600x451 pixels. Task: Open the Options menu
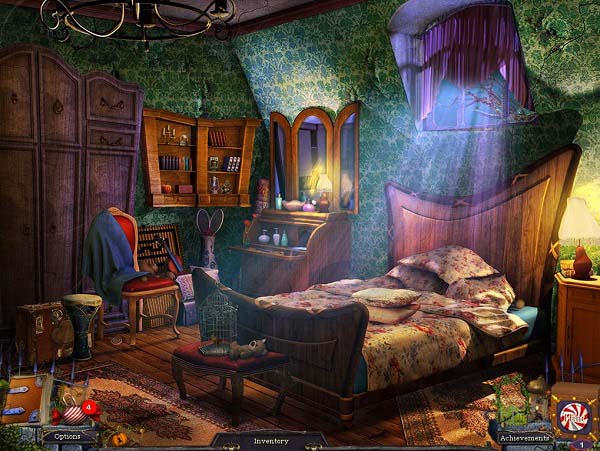pos(67,436)
